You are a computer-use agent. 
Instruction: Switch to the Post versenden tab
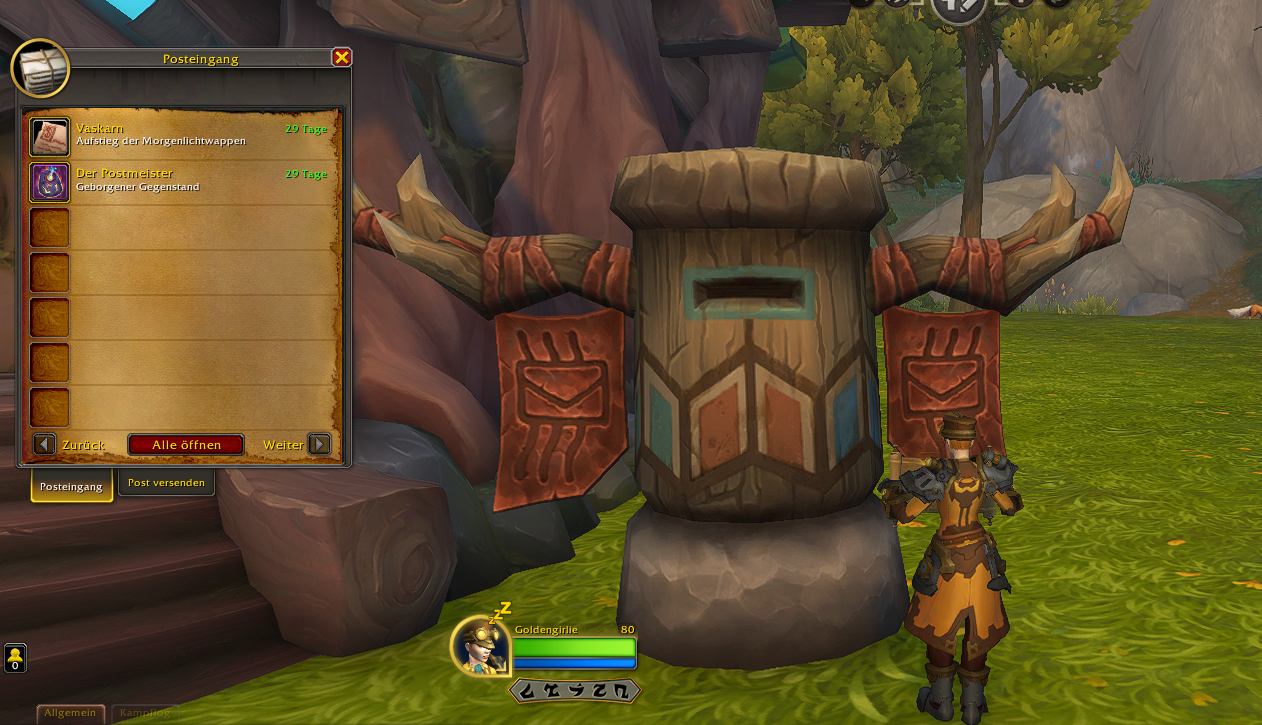point(166,483)
